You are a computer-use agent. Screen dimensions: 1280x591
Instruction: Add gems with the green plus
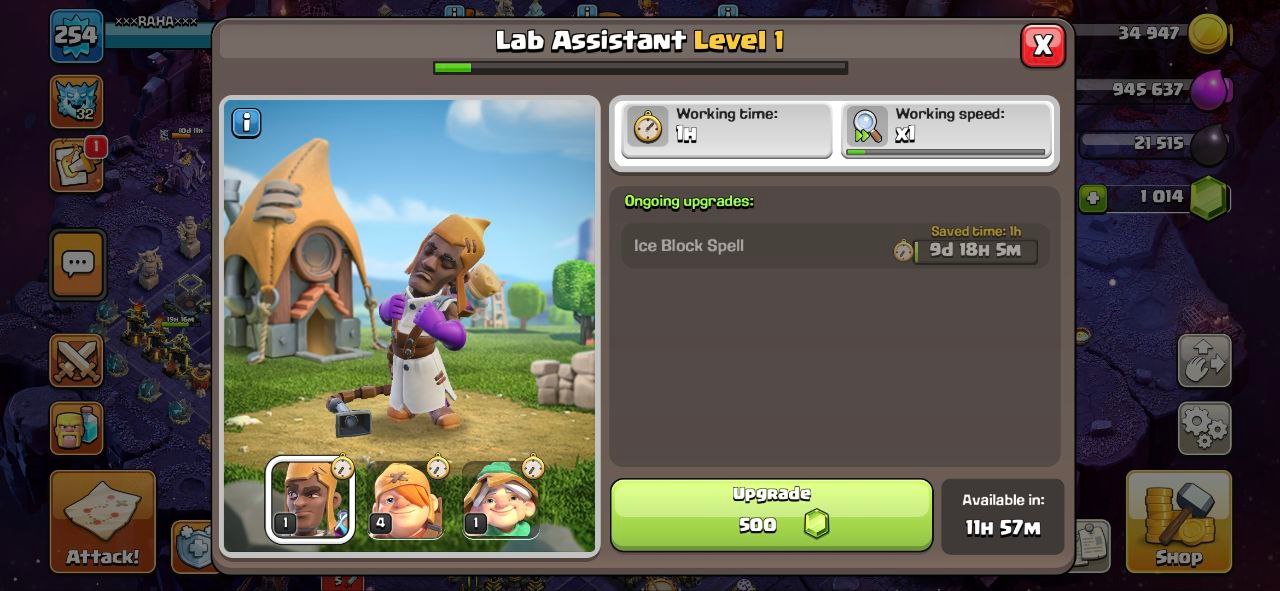pos(1093,198)
